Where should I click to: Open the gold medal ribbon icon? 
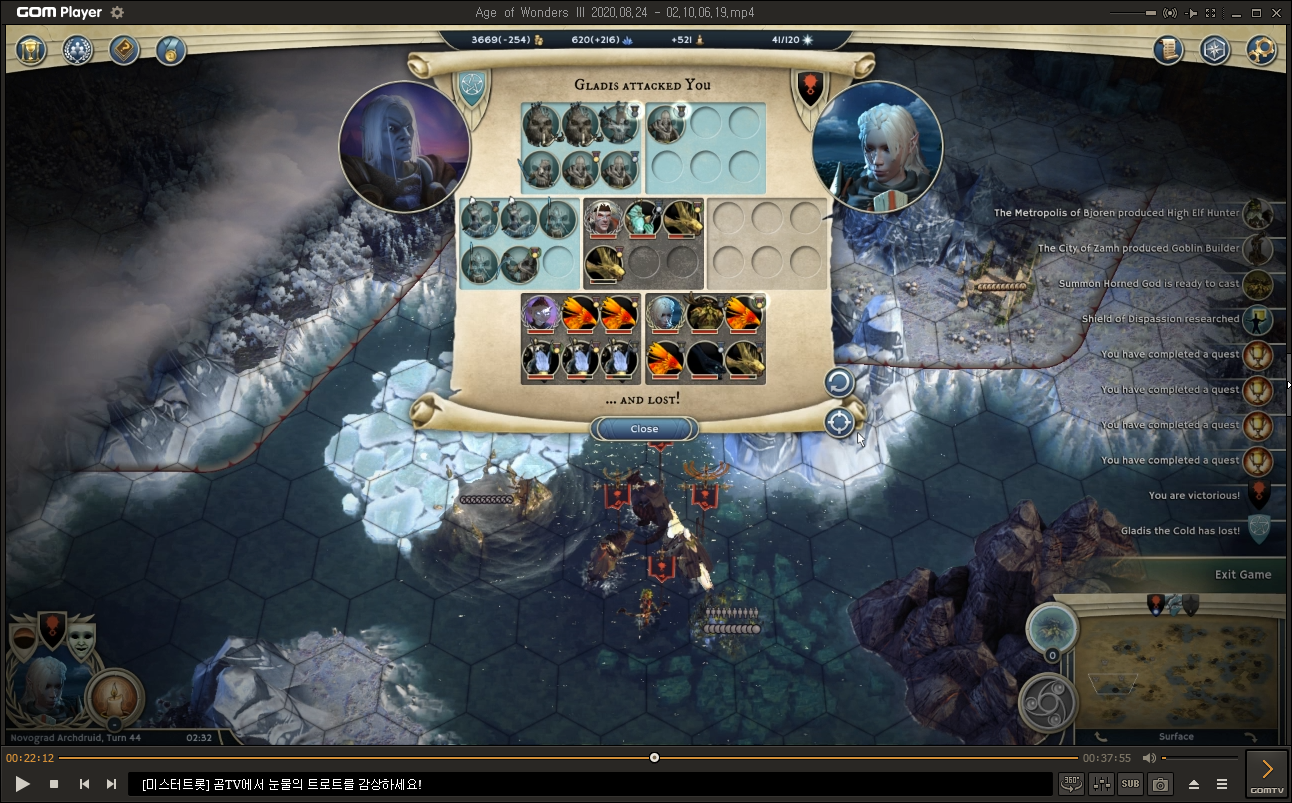pos(170,50)
